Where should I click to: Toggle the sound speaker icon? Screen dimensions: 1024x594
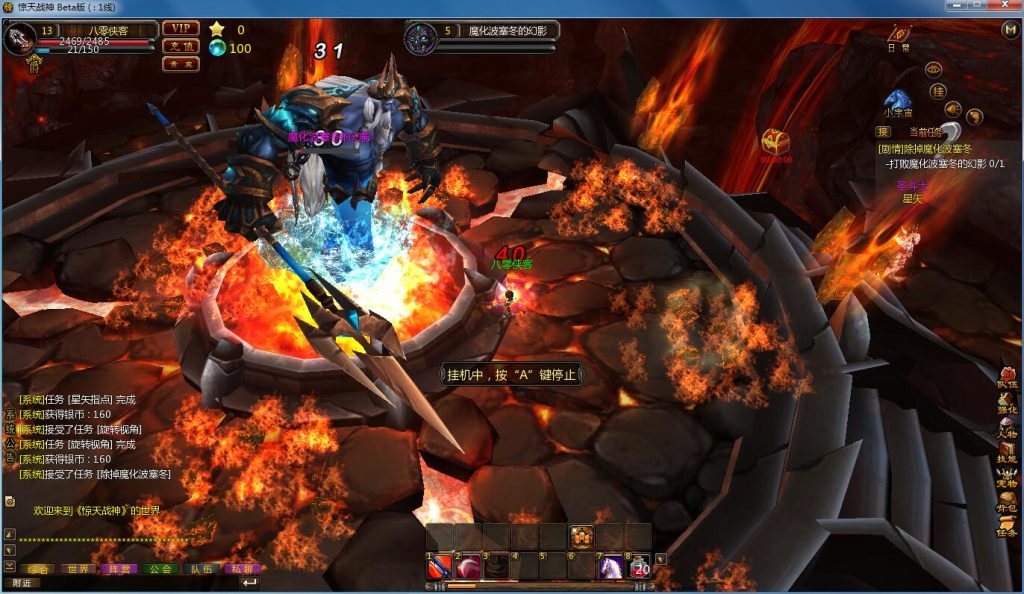click(954, 108)
